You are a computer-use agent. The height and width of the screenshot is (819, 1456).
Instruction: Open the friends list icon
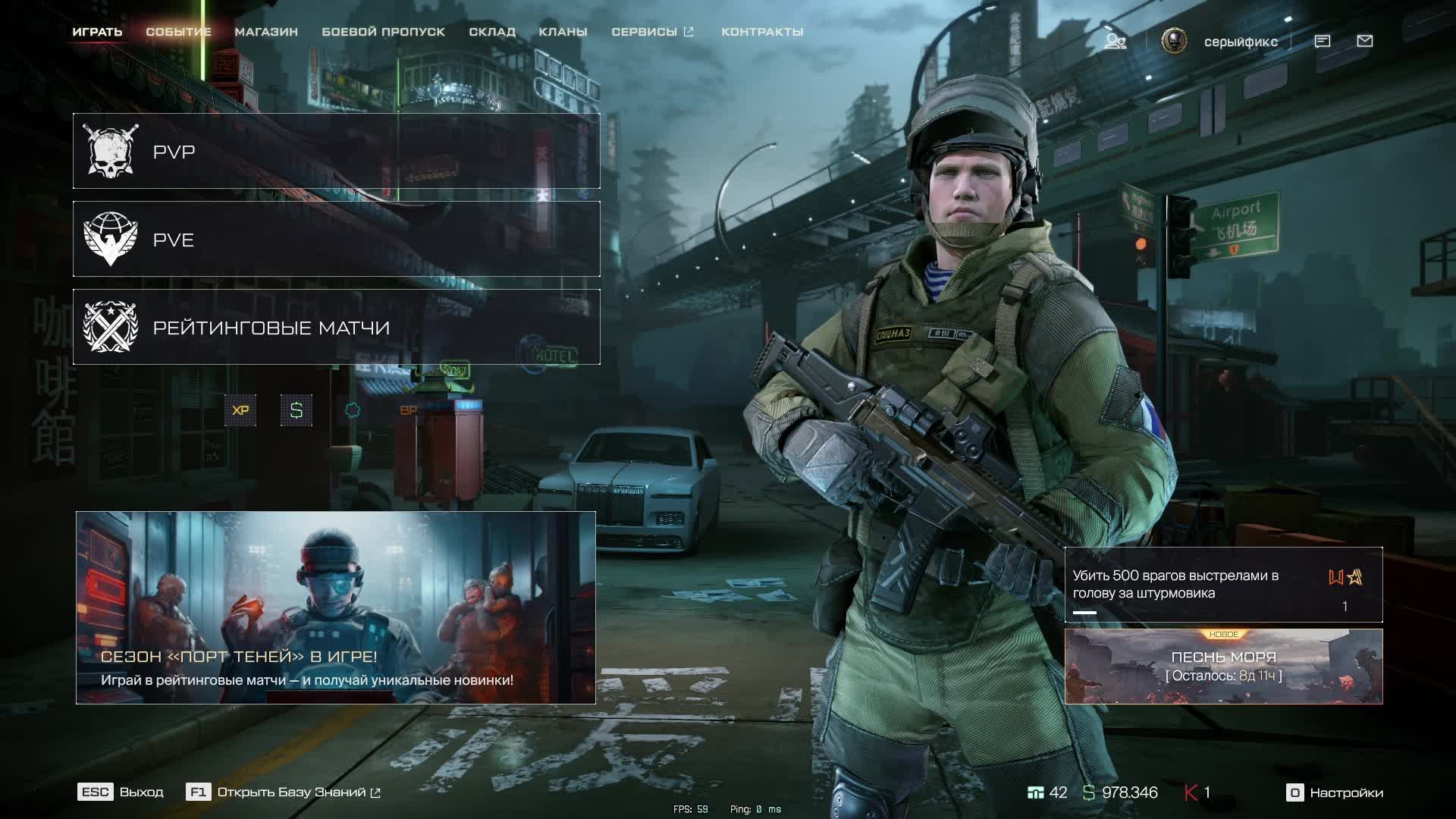tap(1115, 41)
